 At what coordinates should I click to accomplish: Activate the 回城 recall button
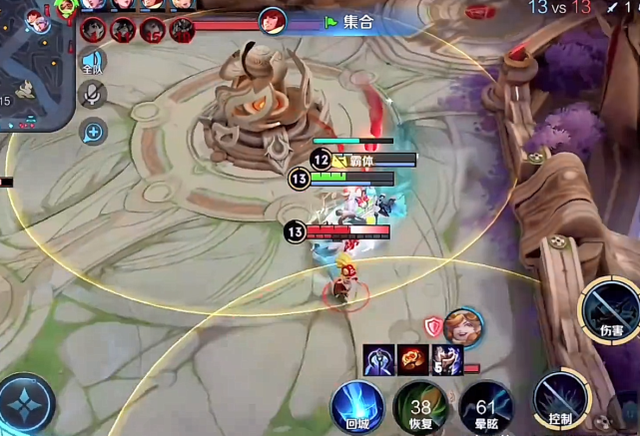pos(358,407)
